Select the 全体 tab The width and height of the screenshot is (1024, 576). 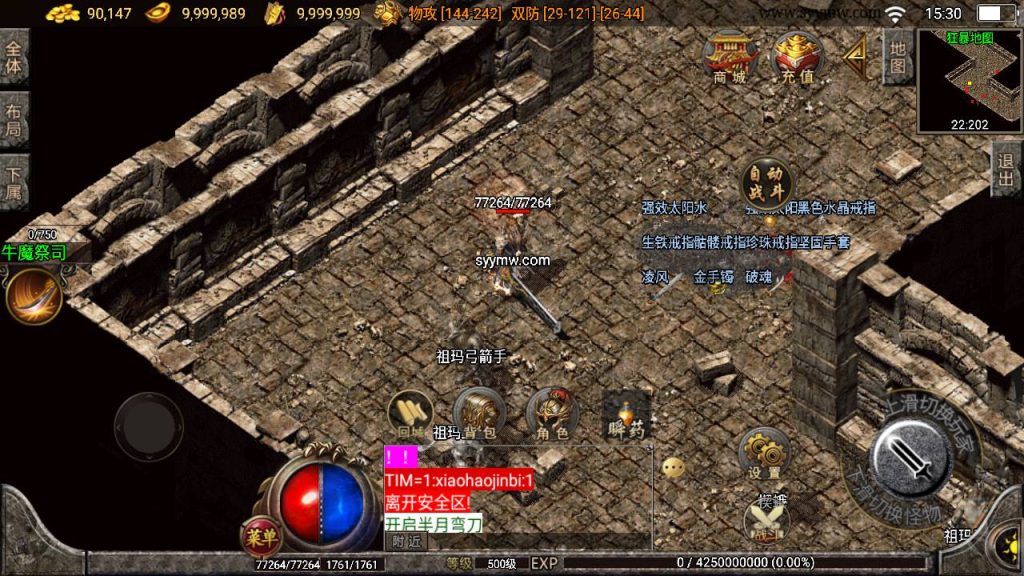pos(14,57)
